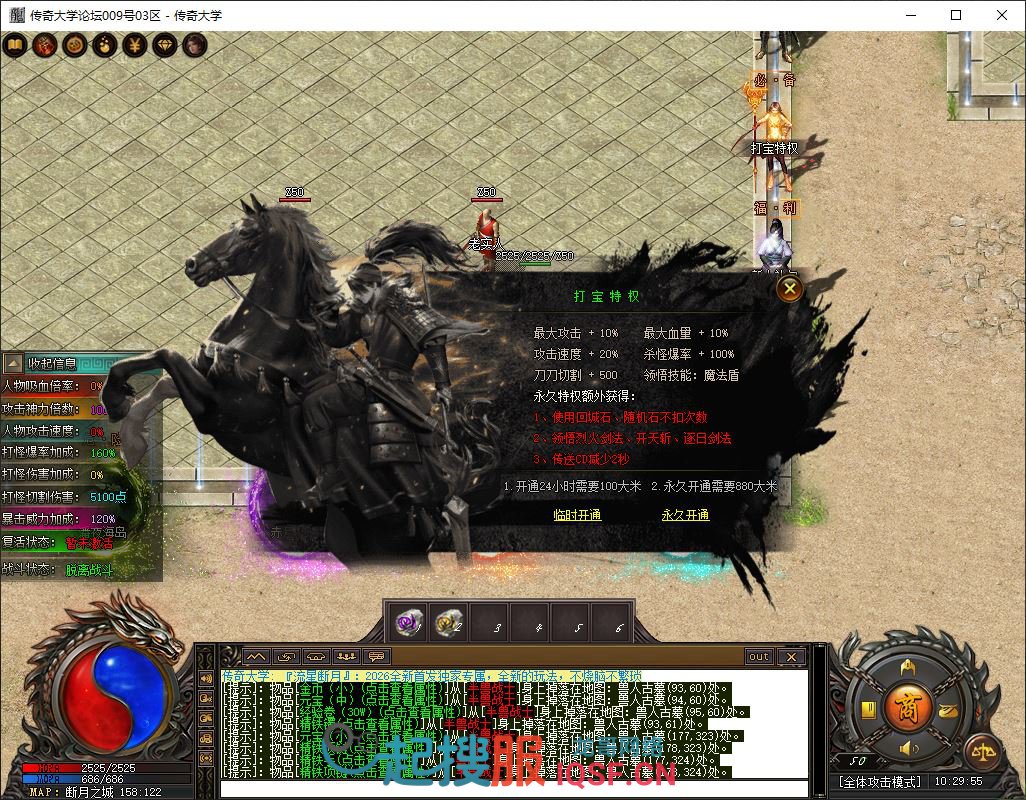The image size is (1026, 800).
Task: Collapse the 收起信息 stats panel
Action: click(13, 363)
